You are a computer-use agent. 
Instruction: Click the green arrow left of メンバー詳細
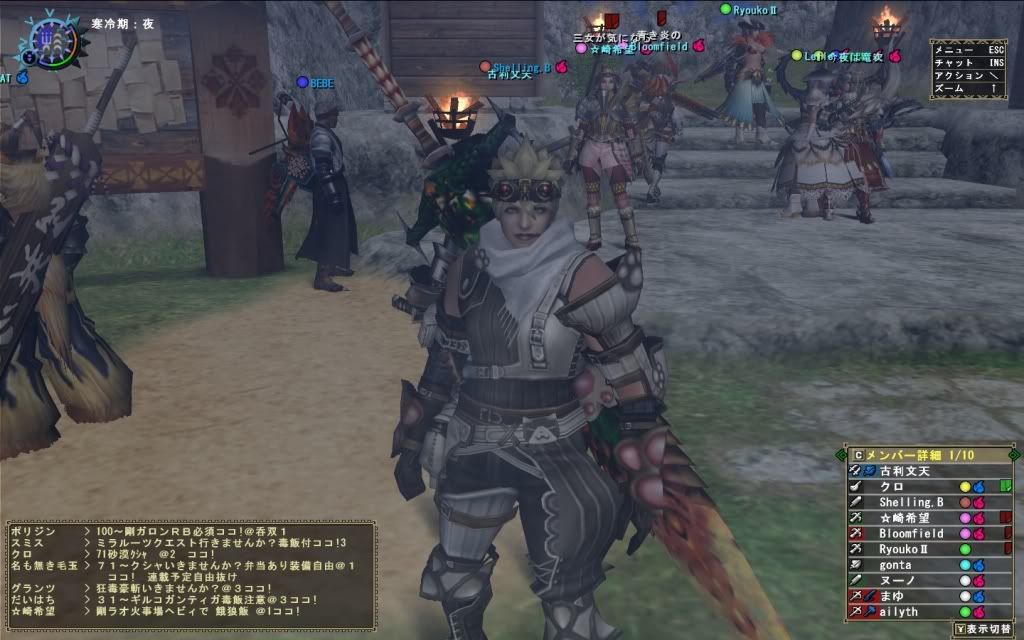click(842, 455)
